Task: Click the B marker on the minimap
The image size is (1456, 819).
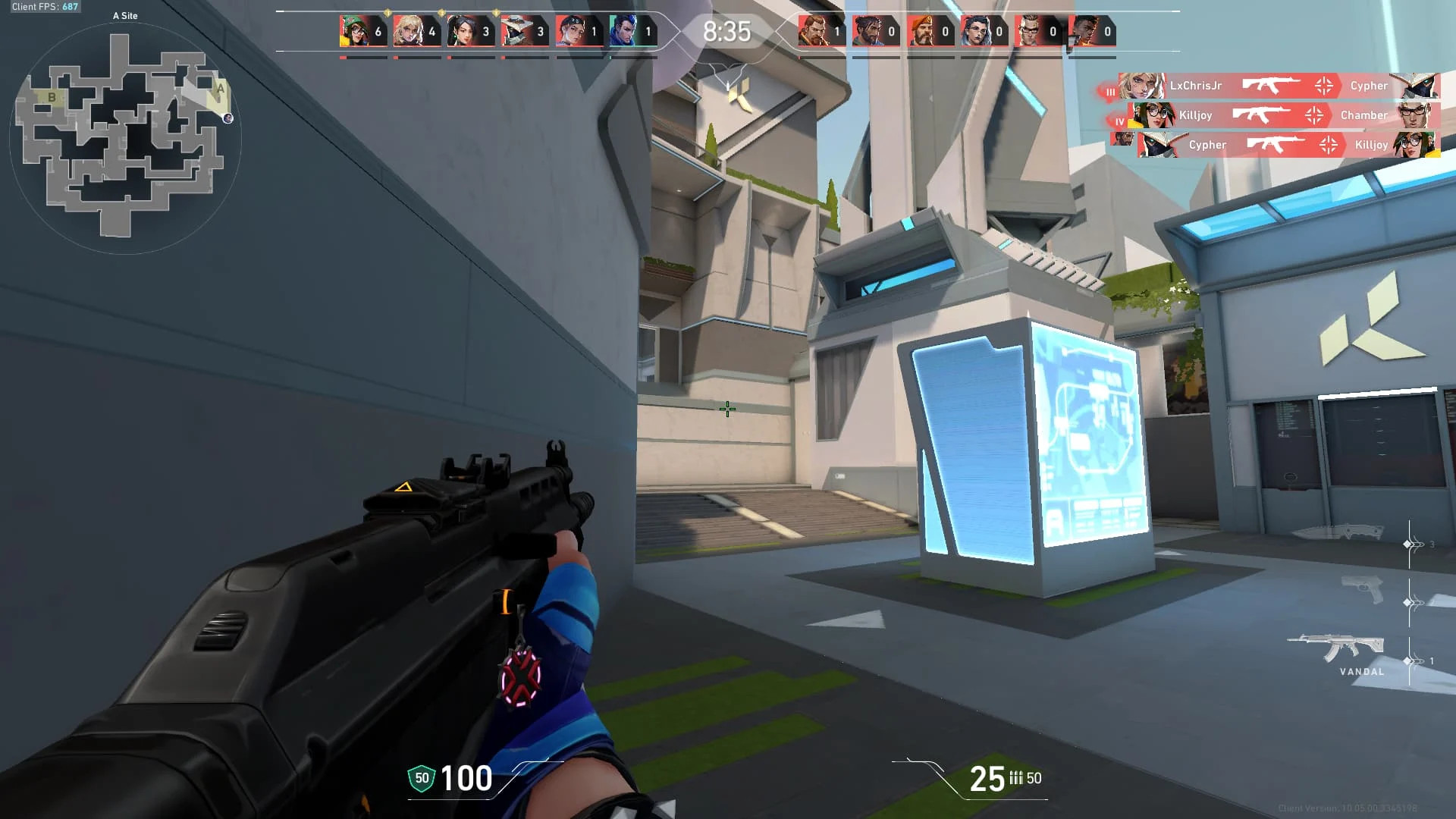Action: tap(52, 97)
